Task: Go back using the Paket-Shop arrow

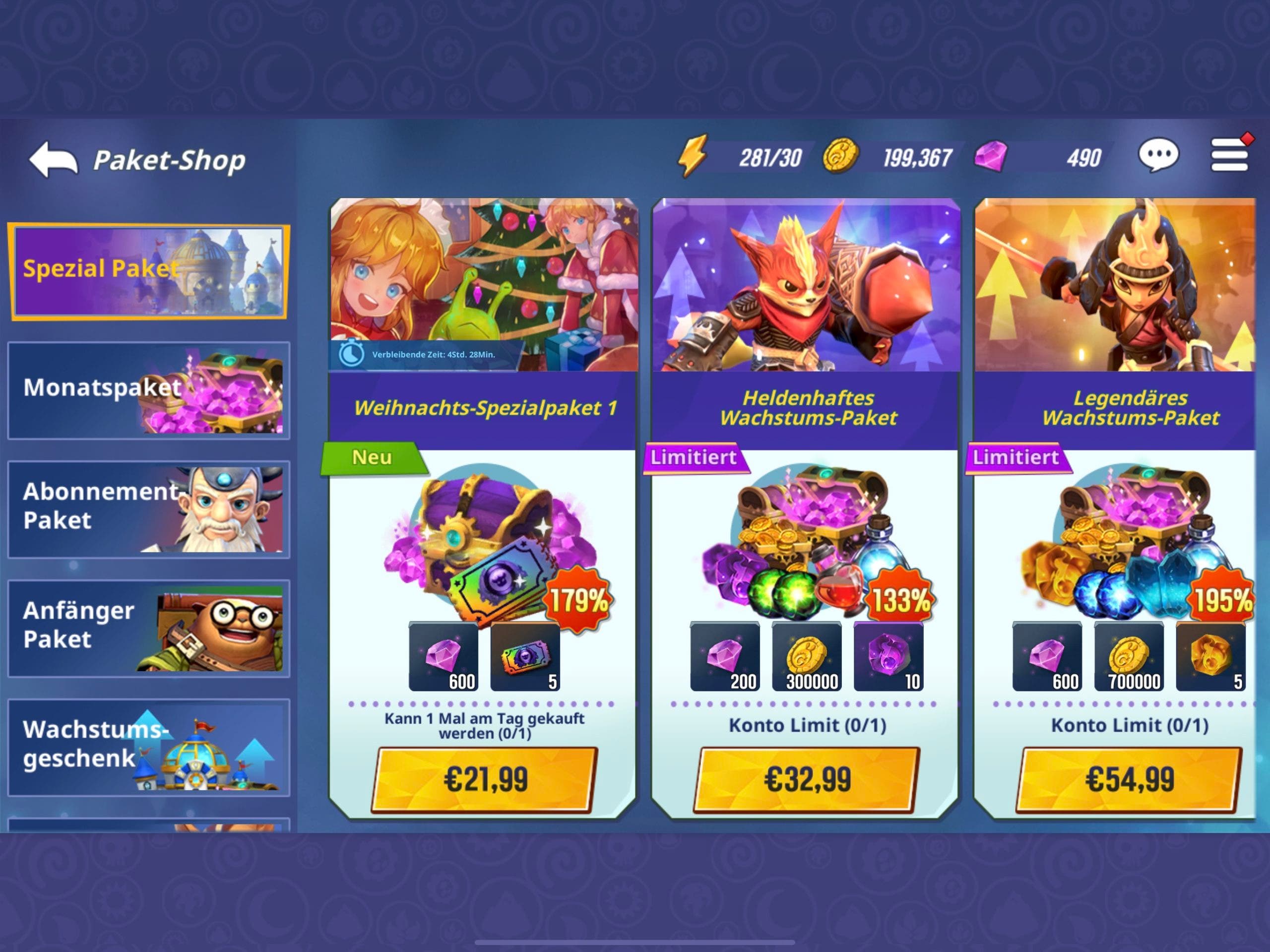Action: 53,159
